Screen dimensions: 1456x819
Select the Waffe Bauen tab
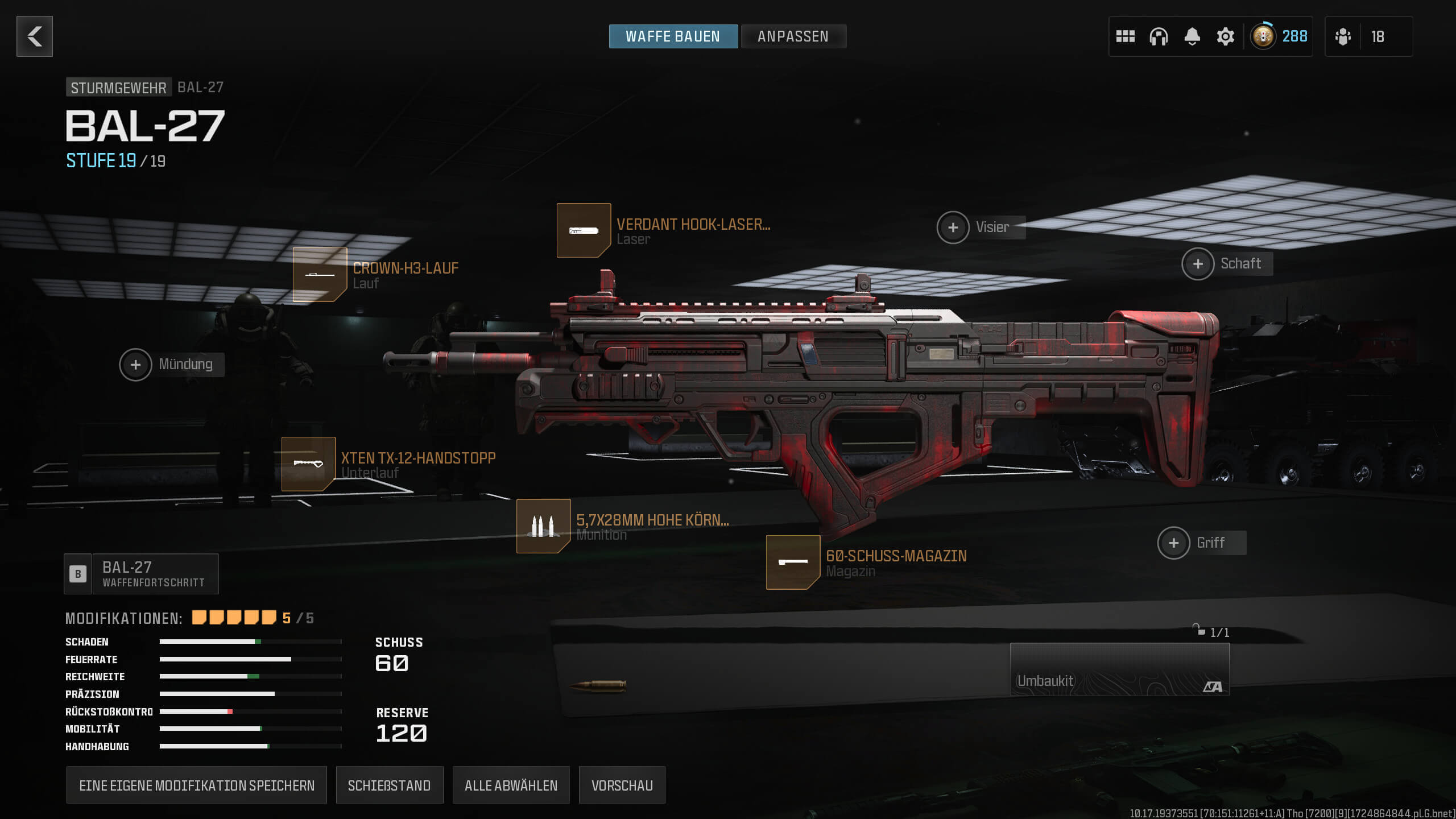(673, 36)
